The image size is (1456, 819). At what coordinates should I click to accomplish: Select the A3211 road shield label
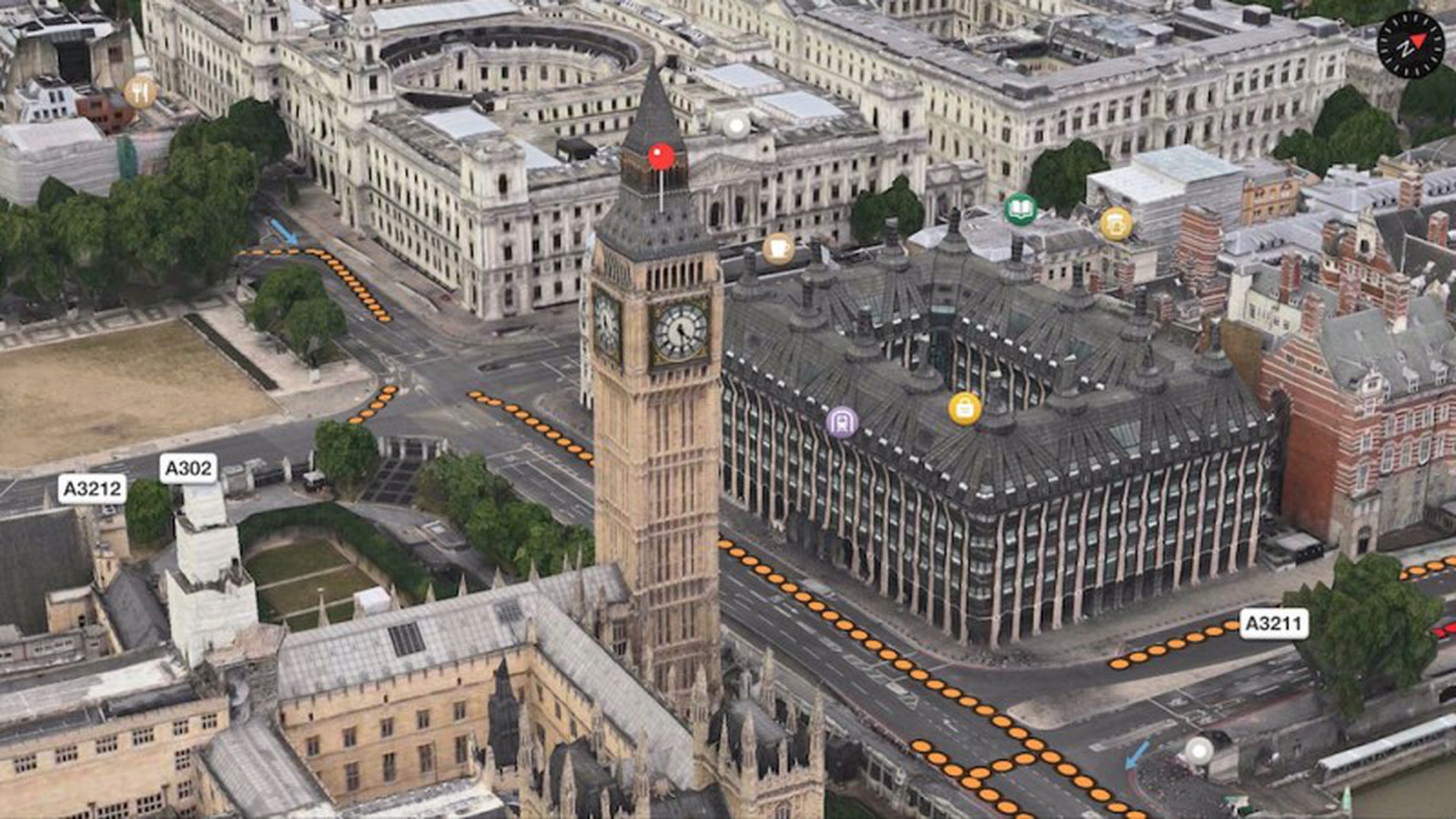[x=1274, y=624]
